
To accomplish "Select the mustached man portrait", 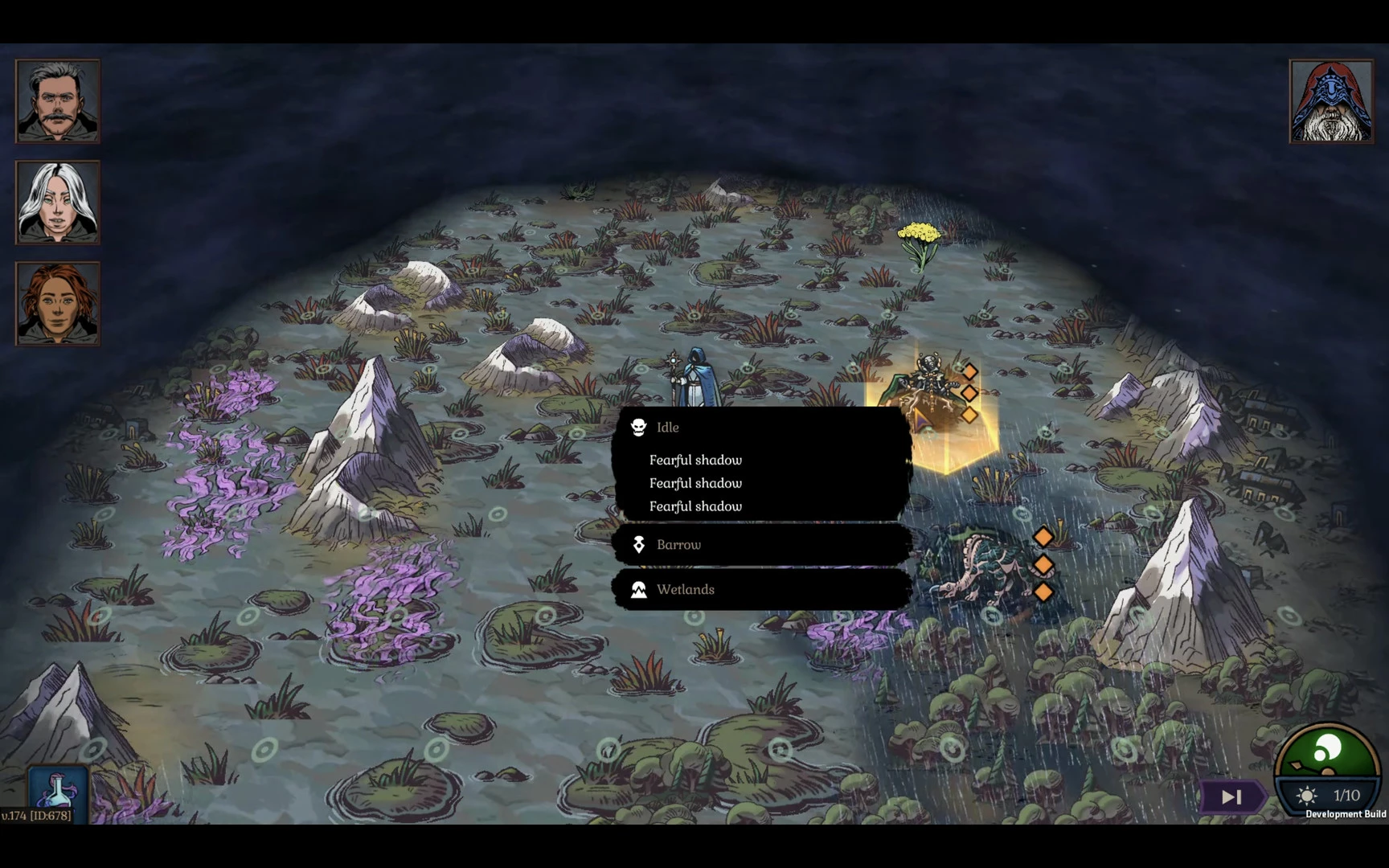I will click(58, 101).
